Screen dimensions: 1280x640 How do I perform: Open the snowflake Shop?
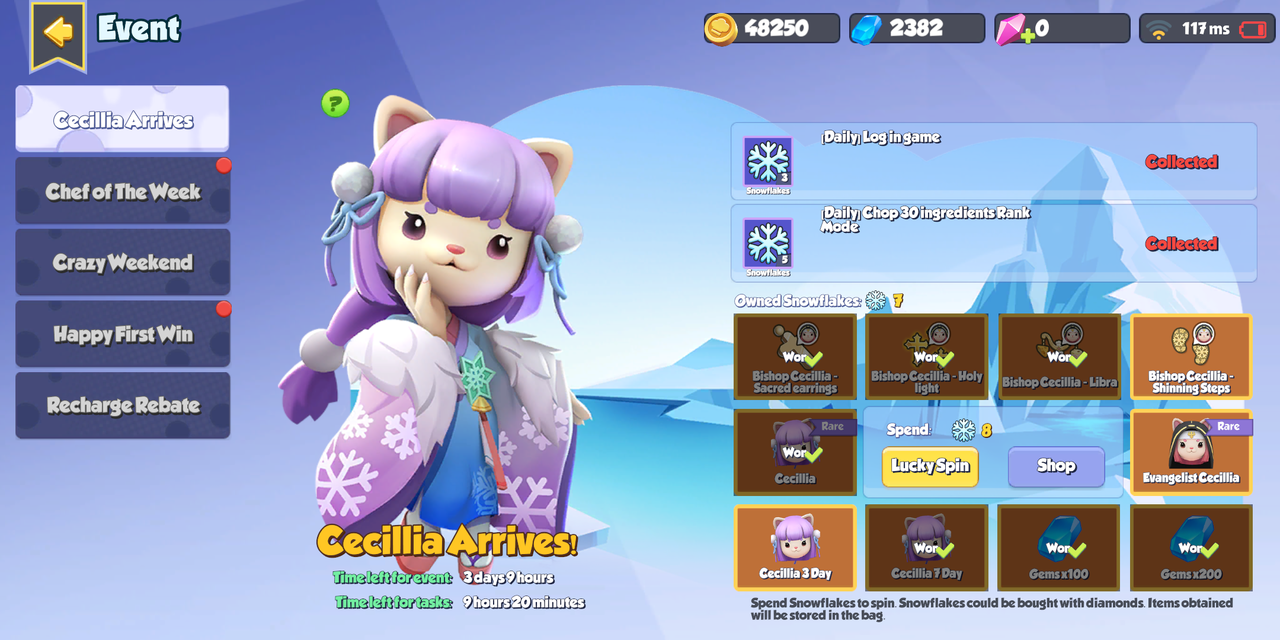[1056, 466]
